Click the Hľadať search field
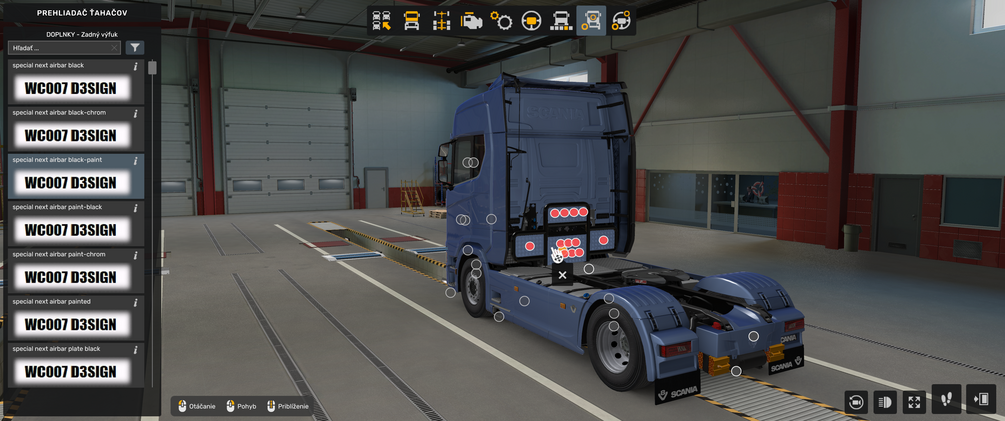The width and height of the screenshot is (1005, 421). pyautogui.click(x=62, y=48)
